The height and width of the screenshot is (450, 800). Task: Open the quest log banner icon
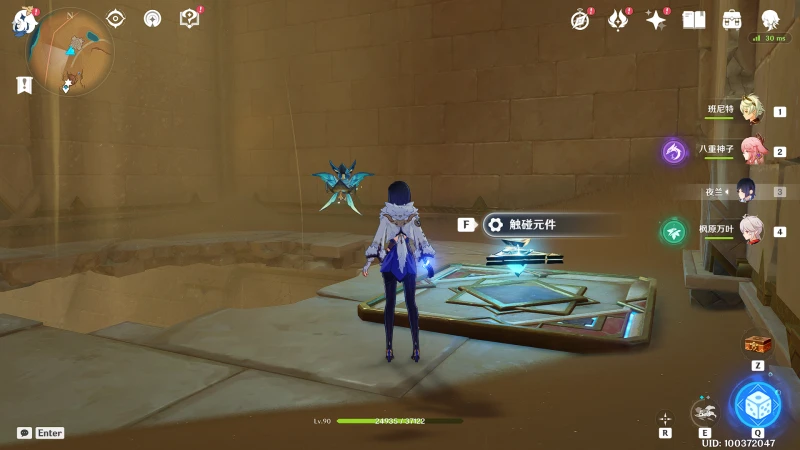pyautogui.click(x=24, y=85)
